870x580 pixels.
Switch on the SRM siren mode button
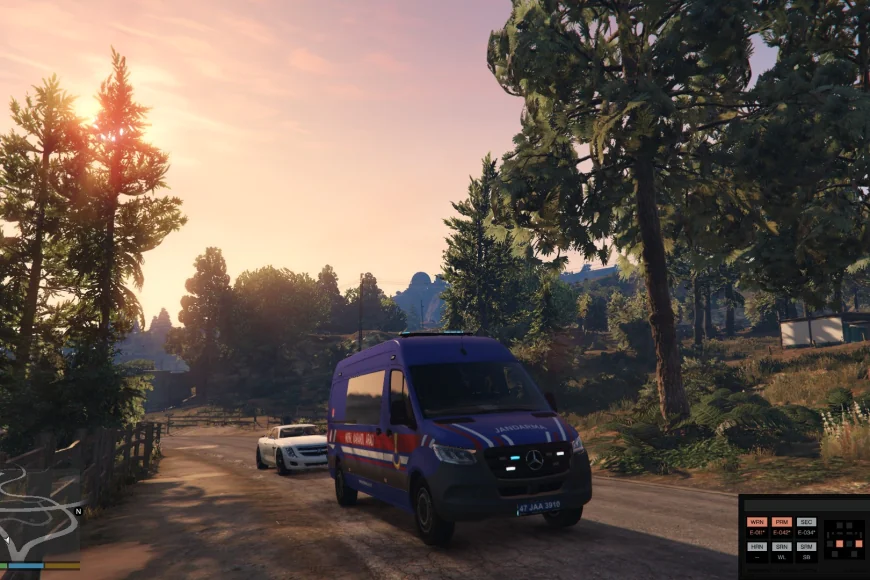(x=806, y=546)
